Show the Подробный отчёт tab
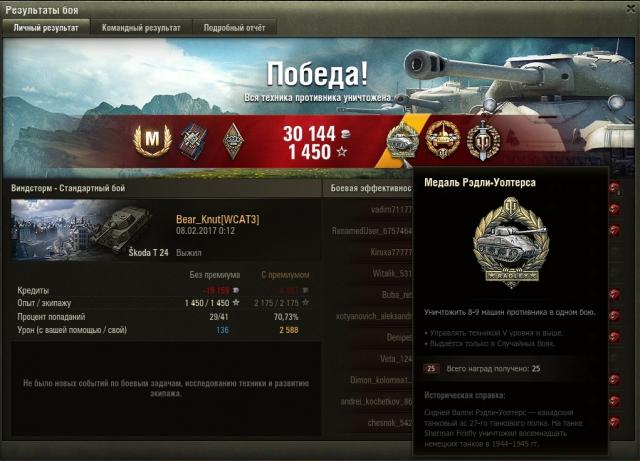 point(233,28)
